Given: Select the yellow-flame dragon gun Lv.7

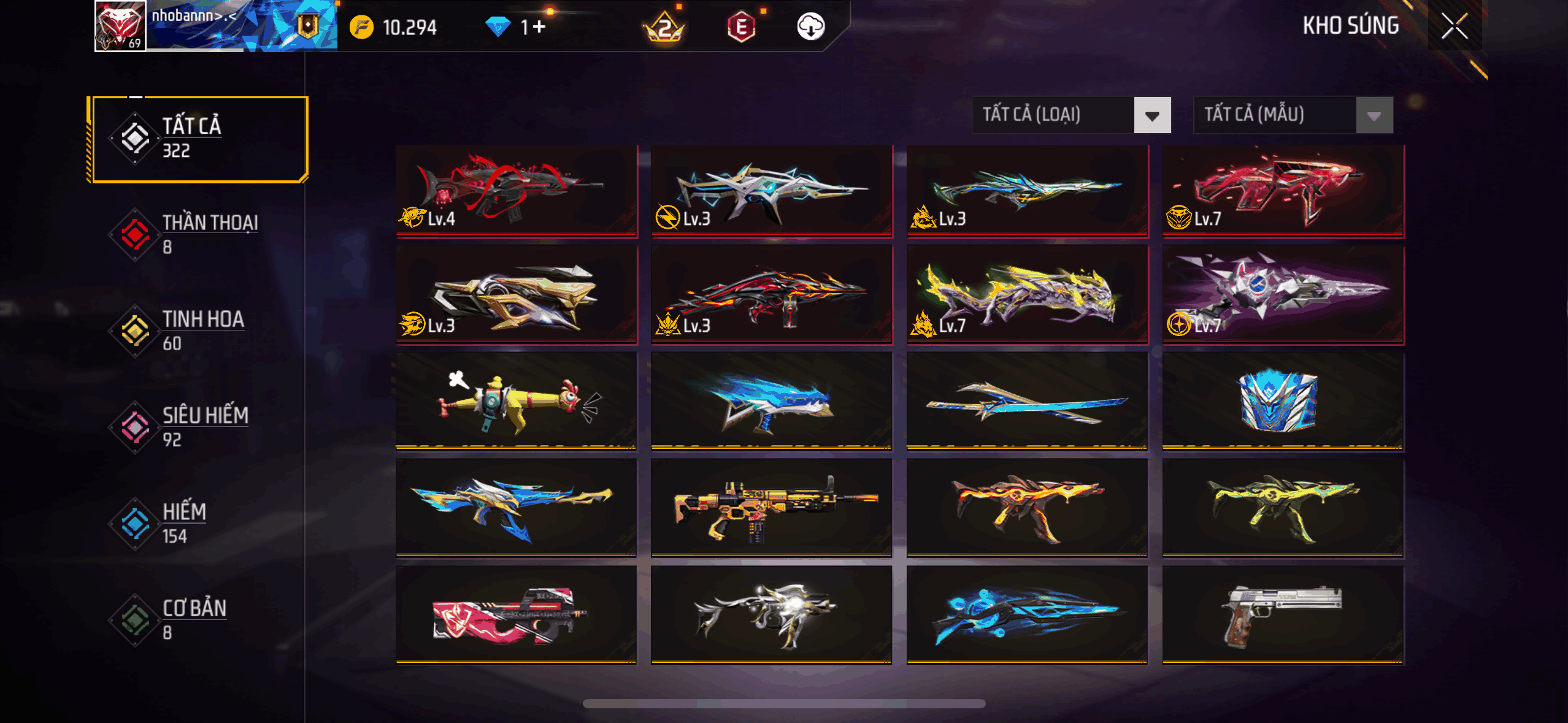Looking at the screenshot, I should pos(1027,294).
